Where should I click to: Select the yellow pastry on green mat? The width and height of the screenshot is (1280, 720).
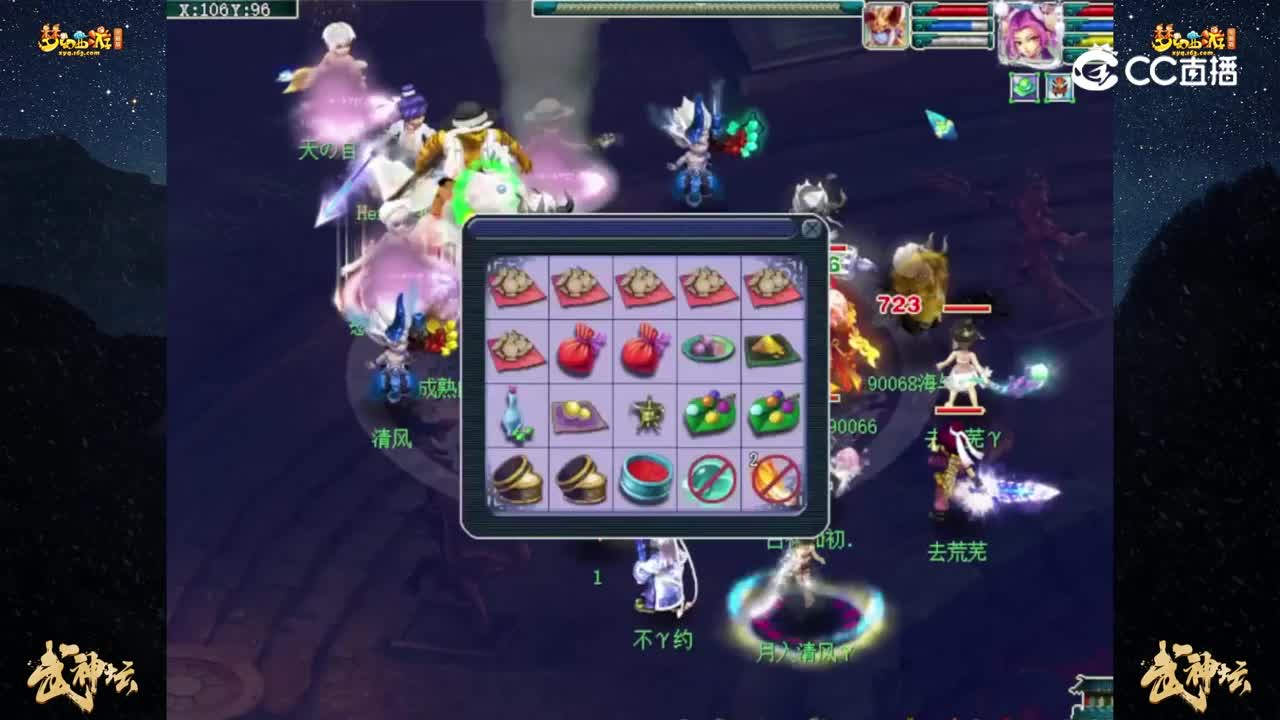coord(768,352)
